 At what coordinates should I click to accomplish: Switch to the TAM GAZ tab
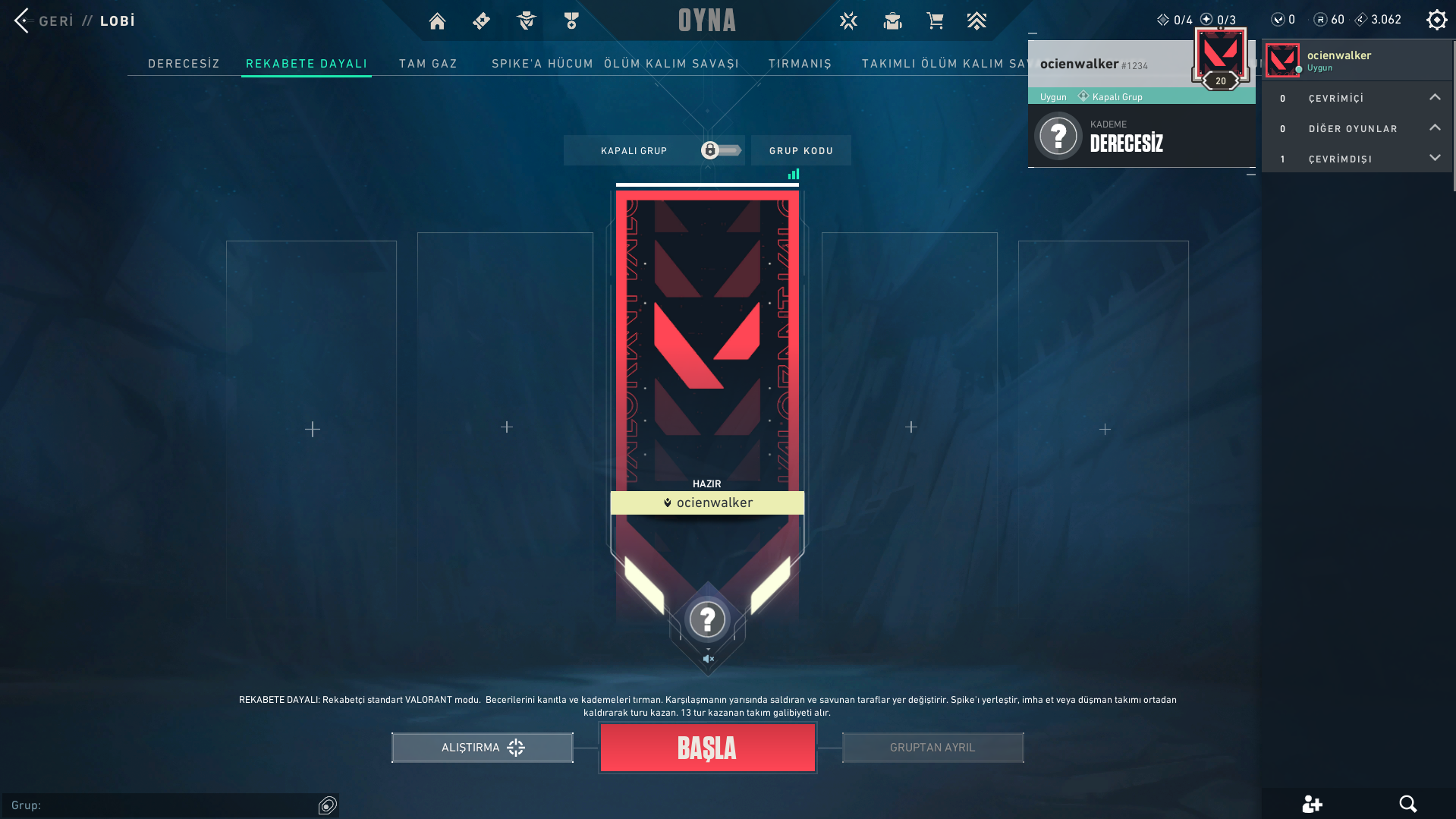point(428,64)
